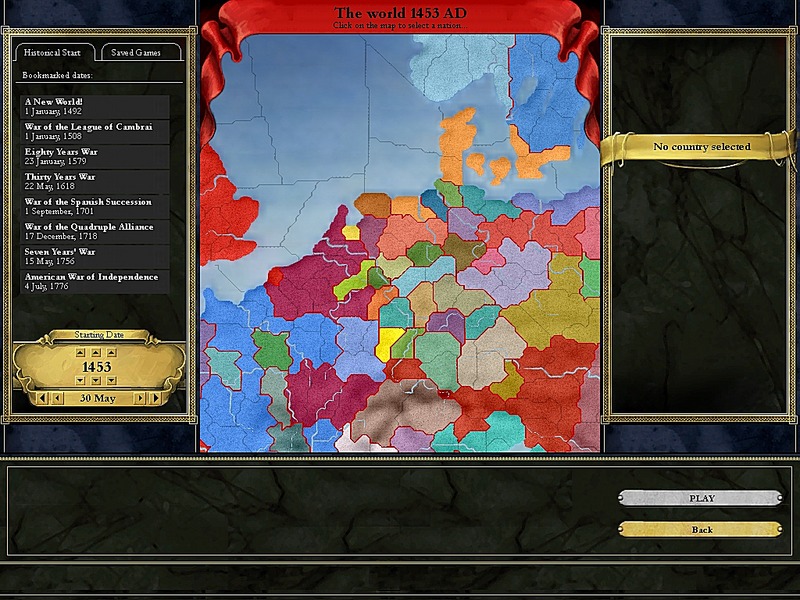The width and height of the screenshot is (800, 600).
Task: Go back using the Back button
Action: coord(700,529)
